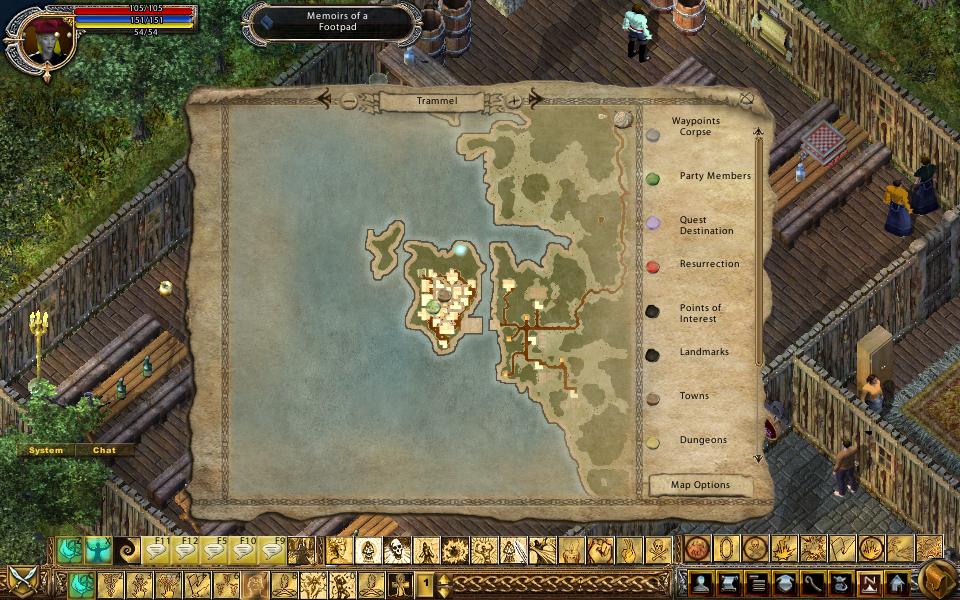Viewport: 960px width, 600px height.
Task: Select the Points of Interest legend entry
Action: coord(700,314)
